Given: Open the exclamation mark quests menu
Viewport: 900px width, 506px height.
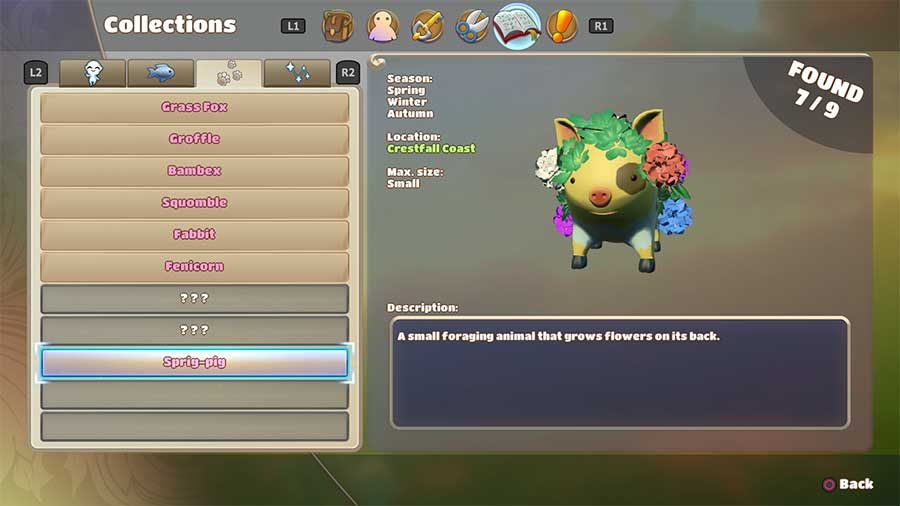Looking at the screenshot, I should (563, 25).
